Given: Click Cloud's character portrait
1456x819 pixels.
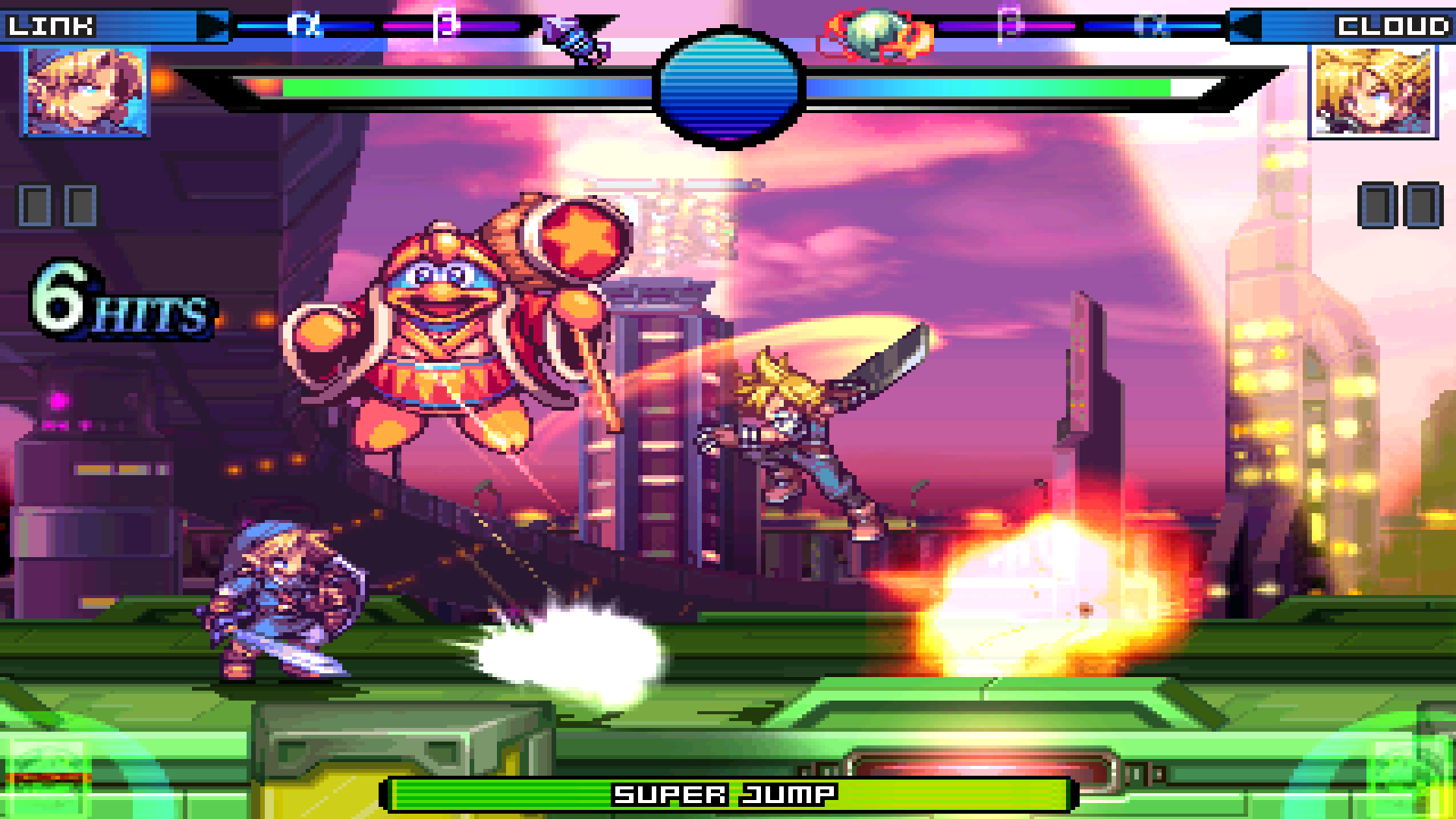Looking at the screenshot, I should click(1373, 92).
